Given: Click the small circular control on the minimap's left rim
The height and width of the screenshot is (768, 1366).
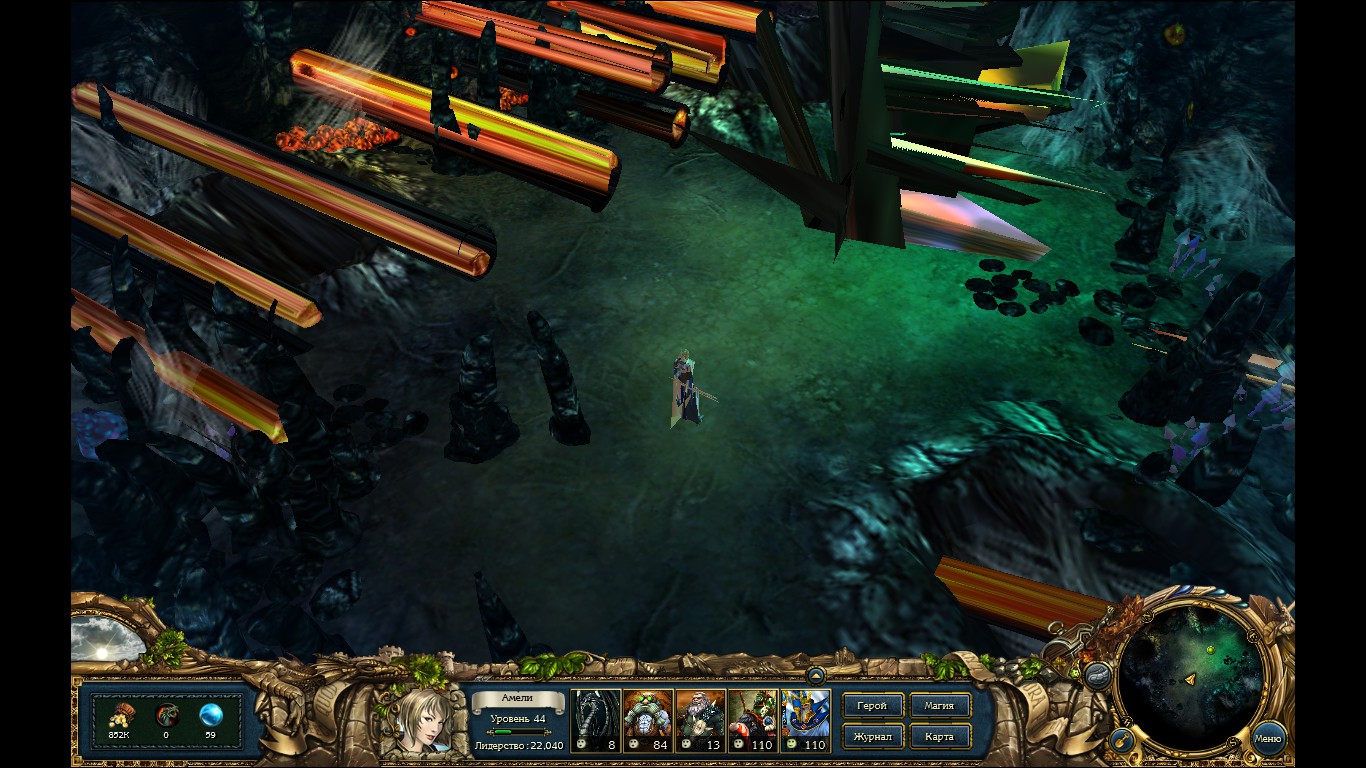Looking at the screenshot, I should 1128,720.
